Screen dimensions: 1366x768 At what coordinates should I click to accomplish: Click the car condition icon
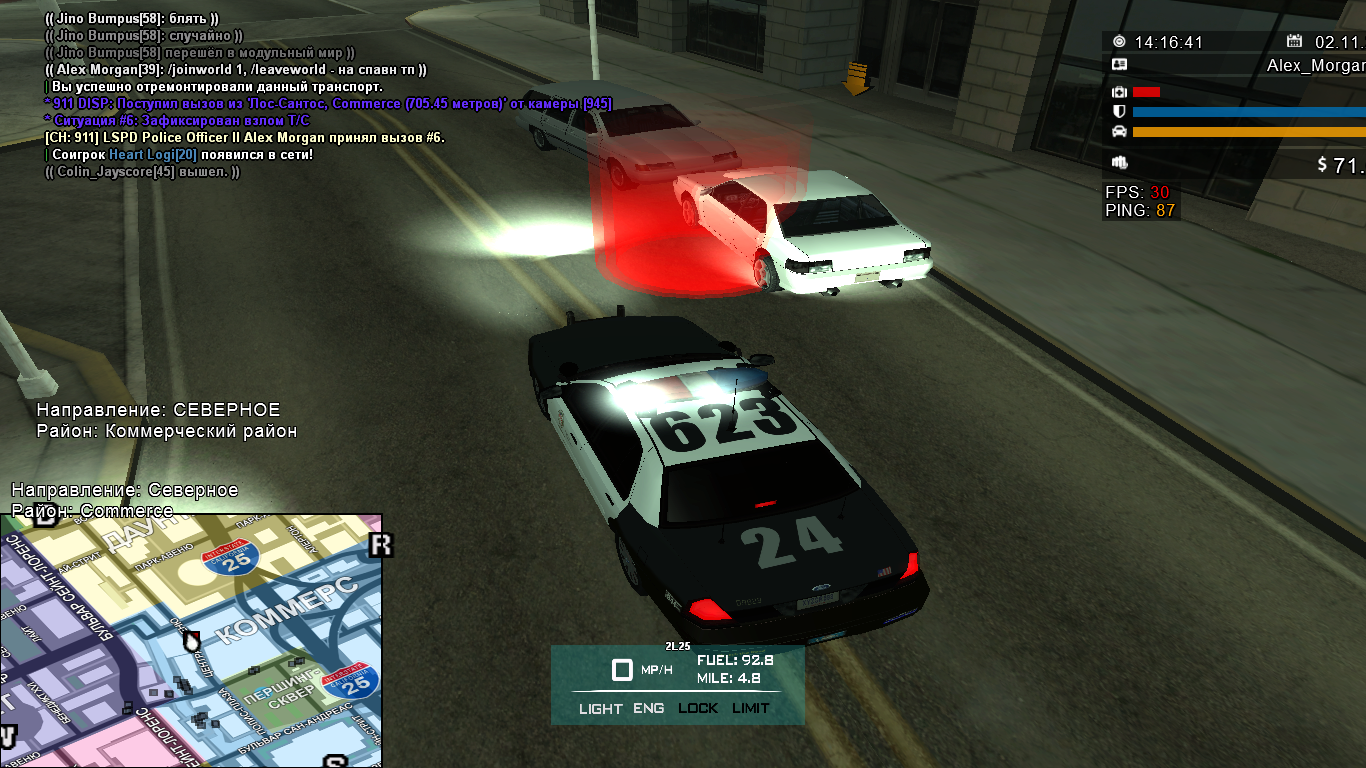pos(1119,132)
